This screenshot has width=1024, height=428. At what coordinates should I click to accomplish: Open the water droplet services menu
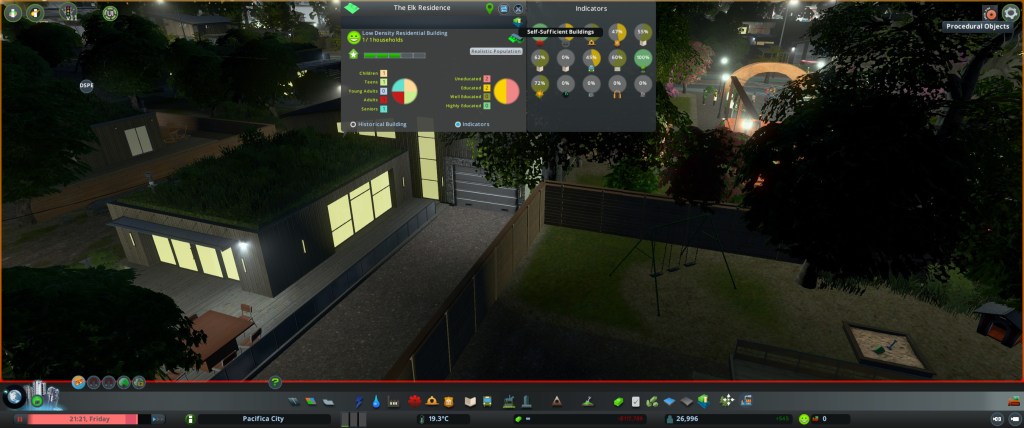point(375,401)
